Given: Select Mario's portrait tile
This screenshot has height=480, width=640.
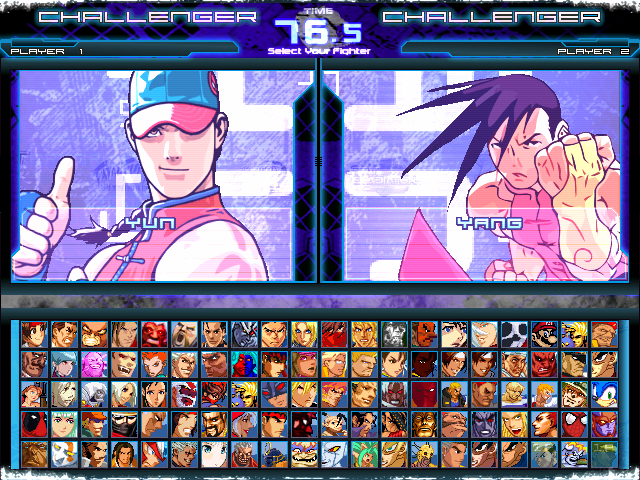Looking at the screenshot, I should click(543, 334).
